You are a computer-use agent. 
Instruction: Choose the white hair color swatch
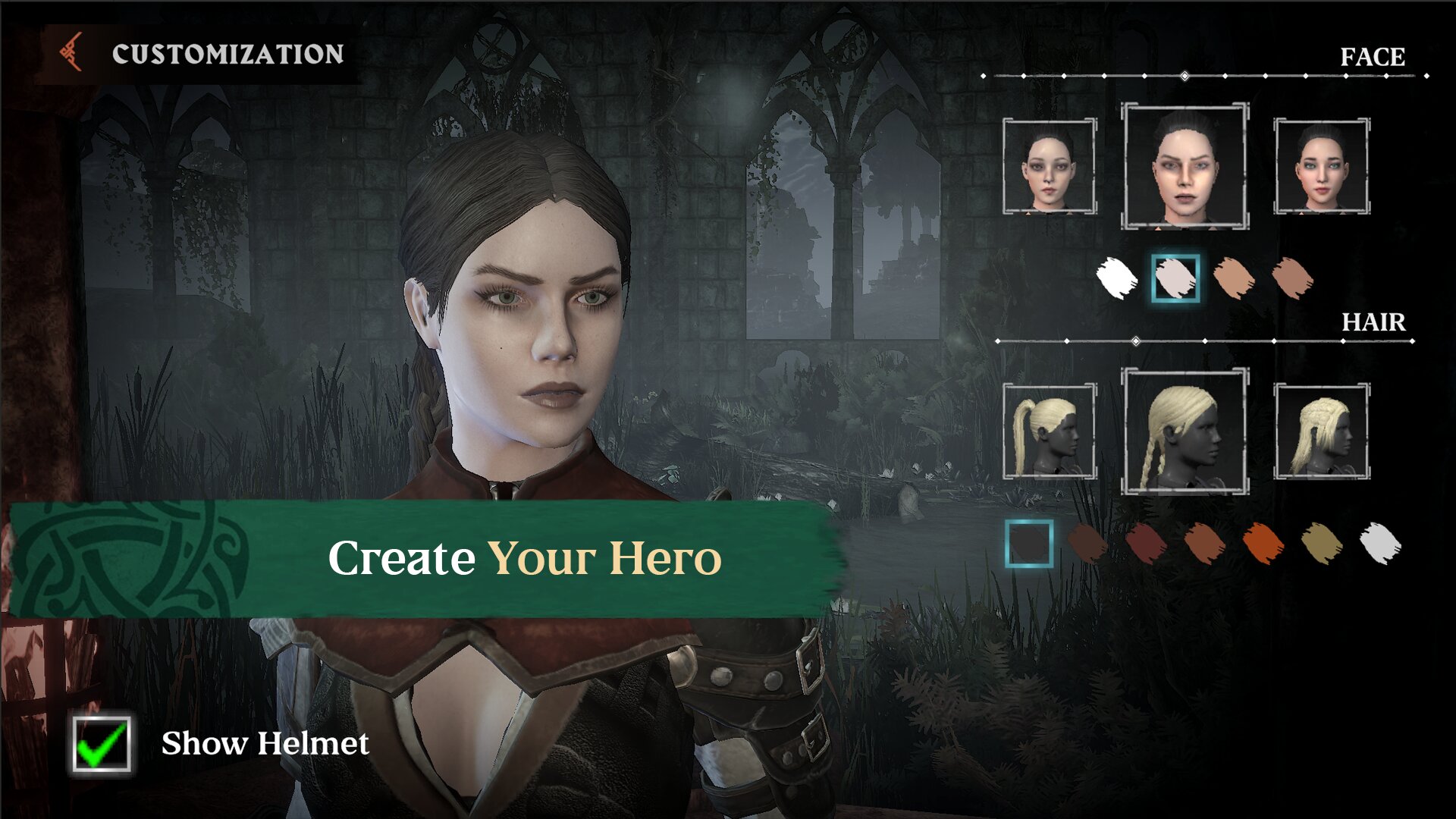(x=1380, y=544)
